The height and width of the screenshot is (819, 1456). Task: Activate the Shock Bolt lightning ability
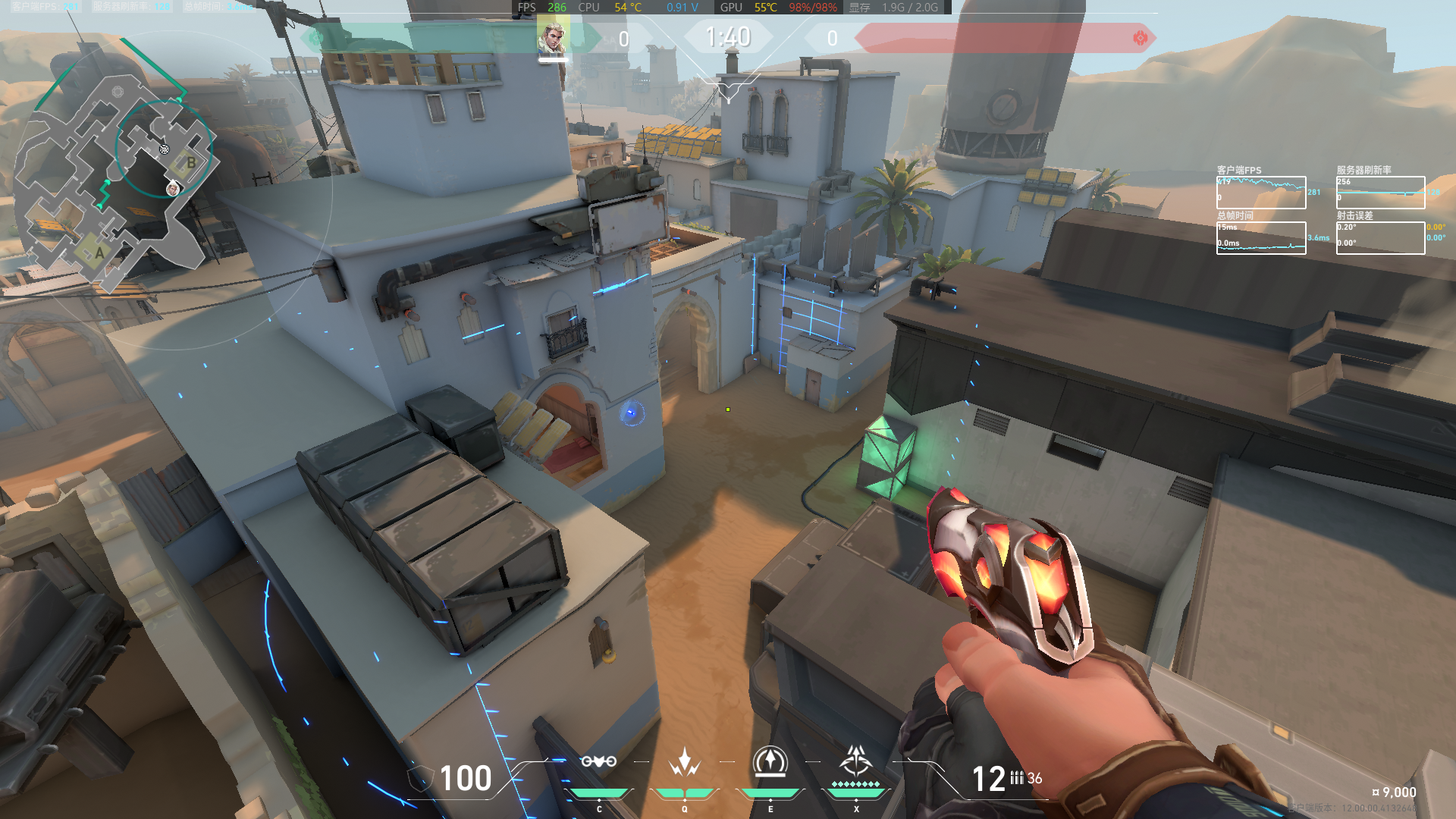pyautogui.click(x=684, y=761)
